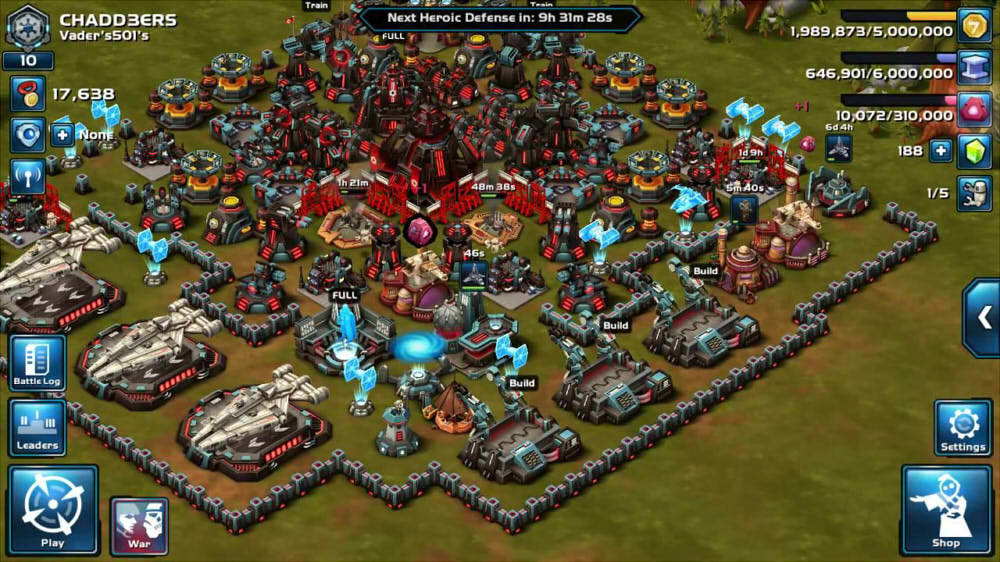Open the Leaders leaderboard
Image resolution: width=1000 pixels, height=562 pixels.
point(37,427)
